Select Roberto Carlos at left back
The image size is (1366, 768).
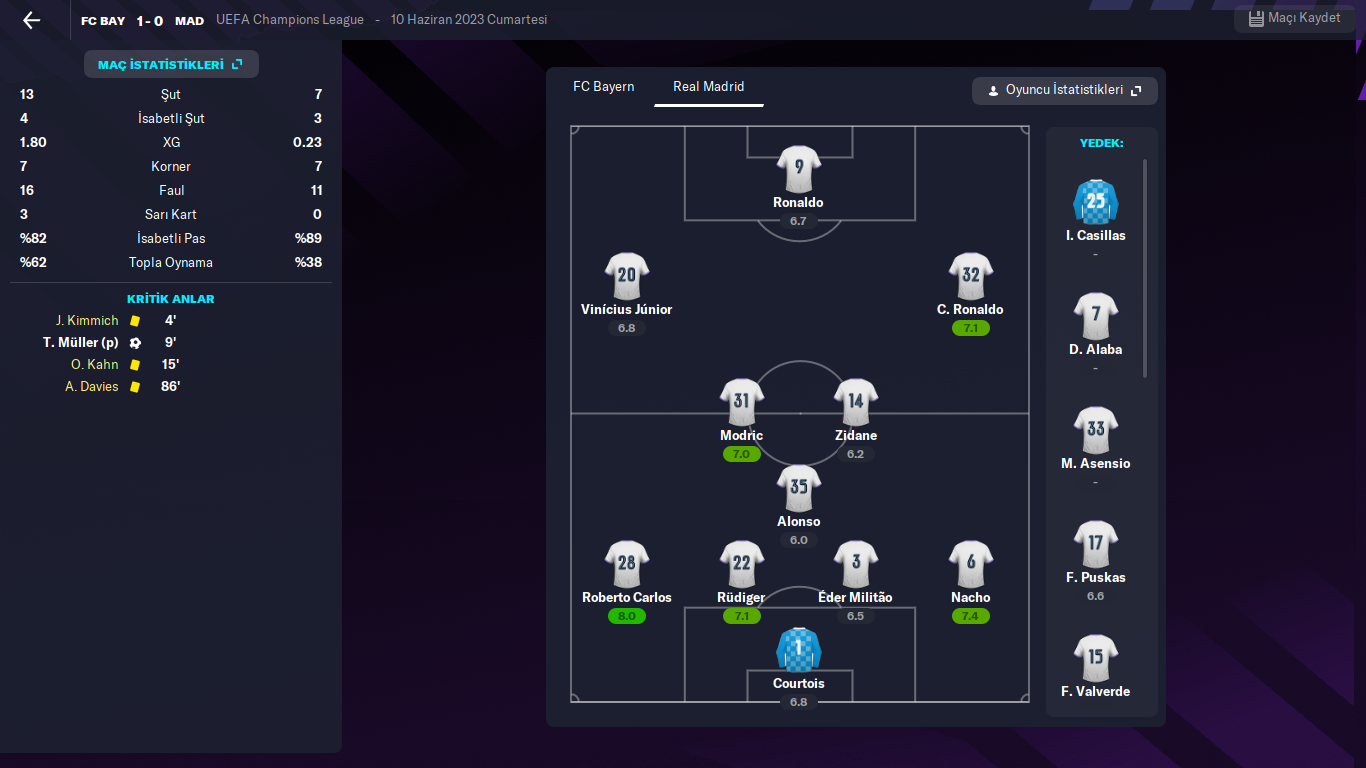[x=626, y=565]
